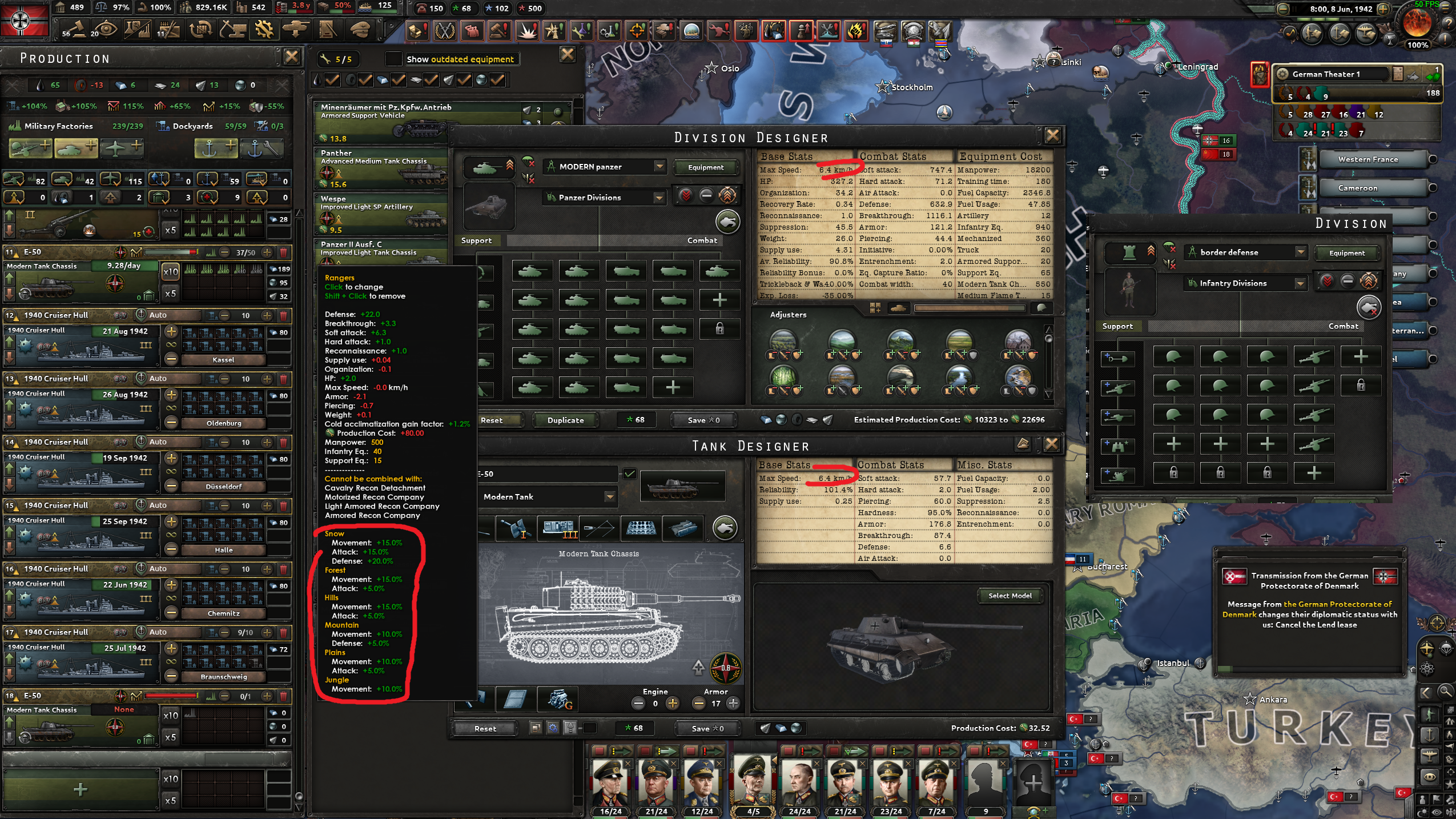Viewport: 1456px width, 819px height.
Task: Open the Modern Tank chassis dropdown
Action: click(610, 497)
